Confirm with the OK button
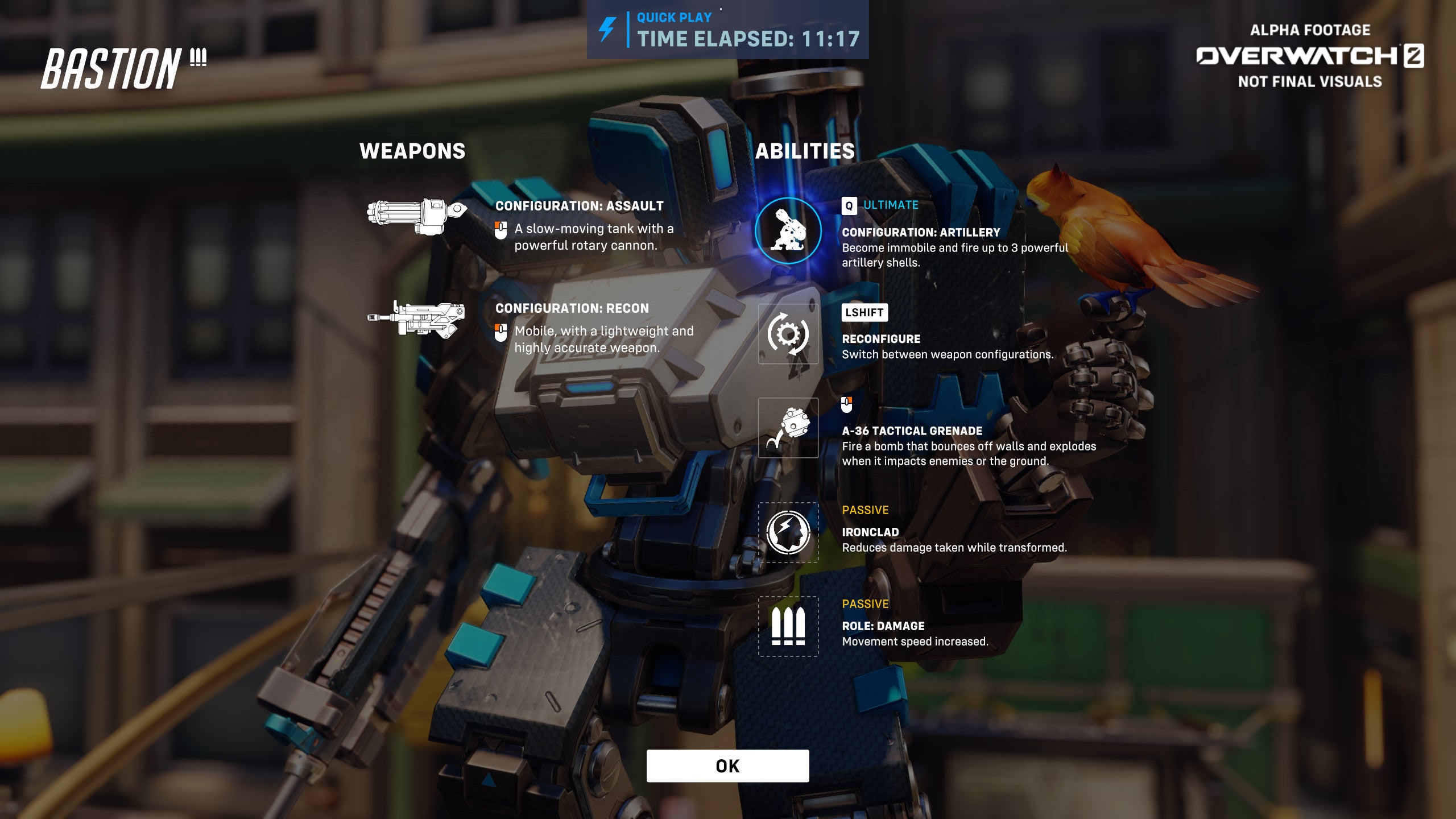Viewport: 1456px width, 819px height. coord(727,766)
